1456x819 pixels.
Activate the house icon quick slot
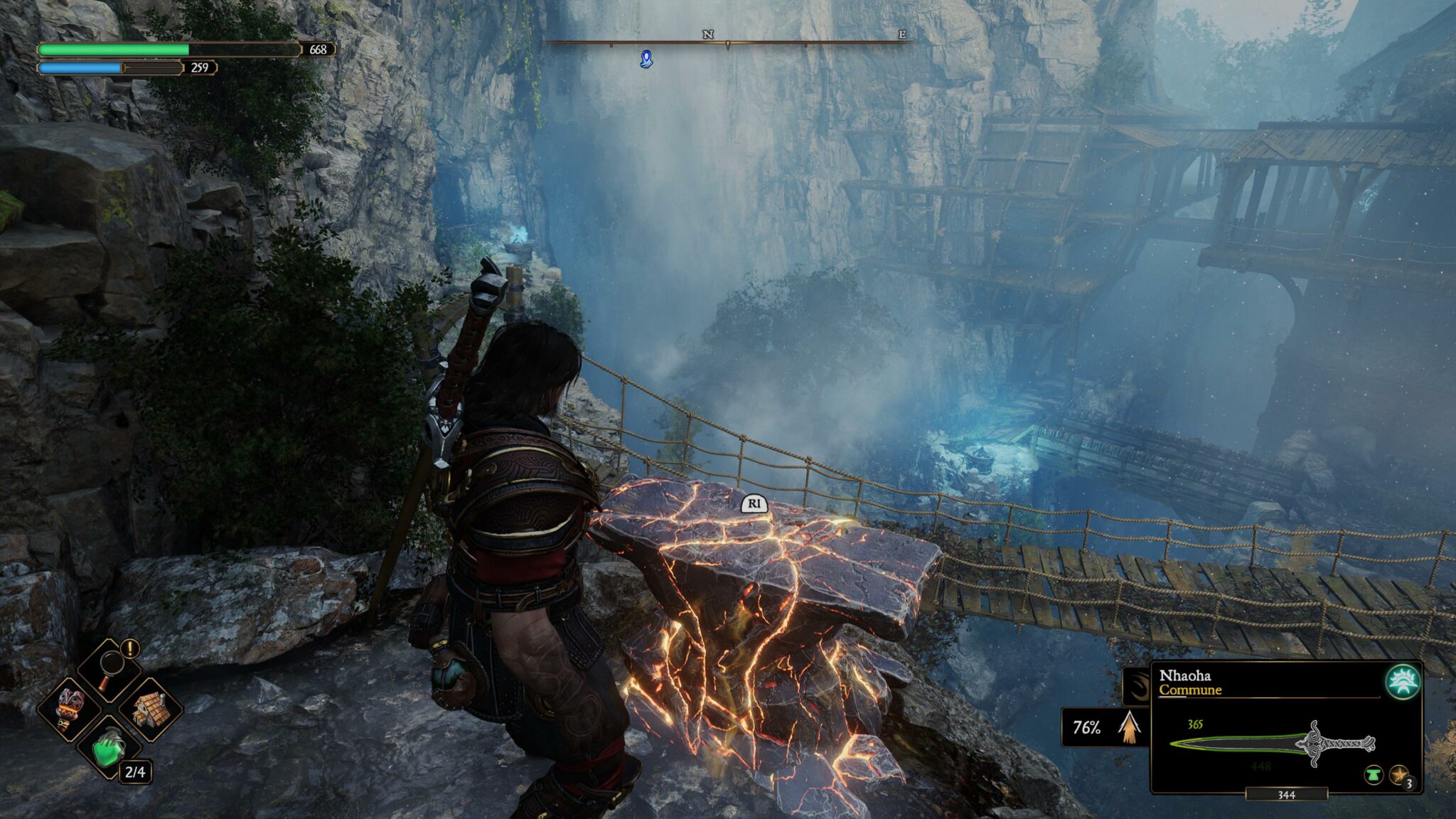[x=150, y=707]
